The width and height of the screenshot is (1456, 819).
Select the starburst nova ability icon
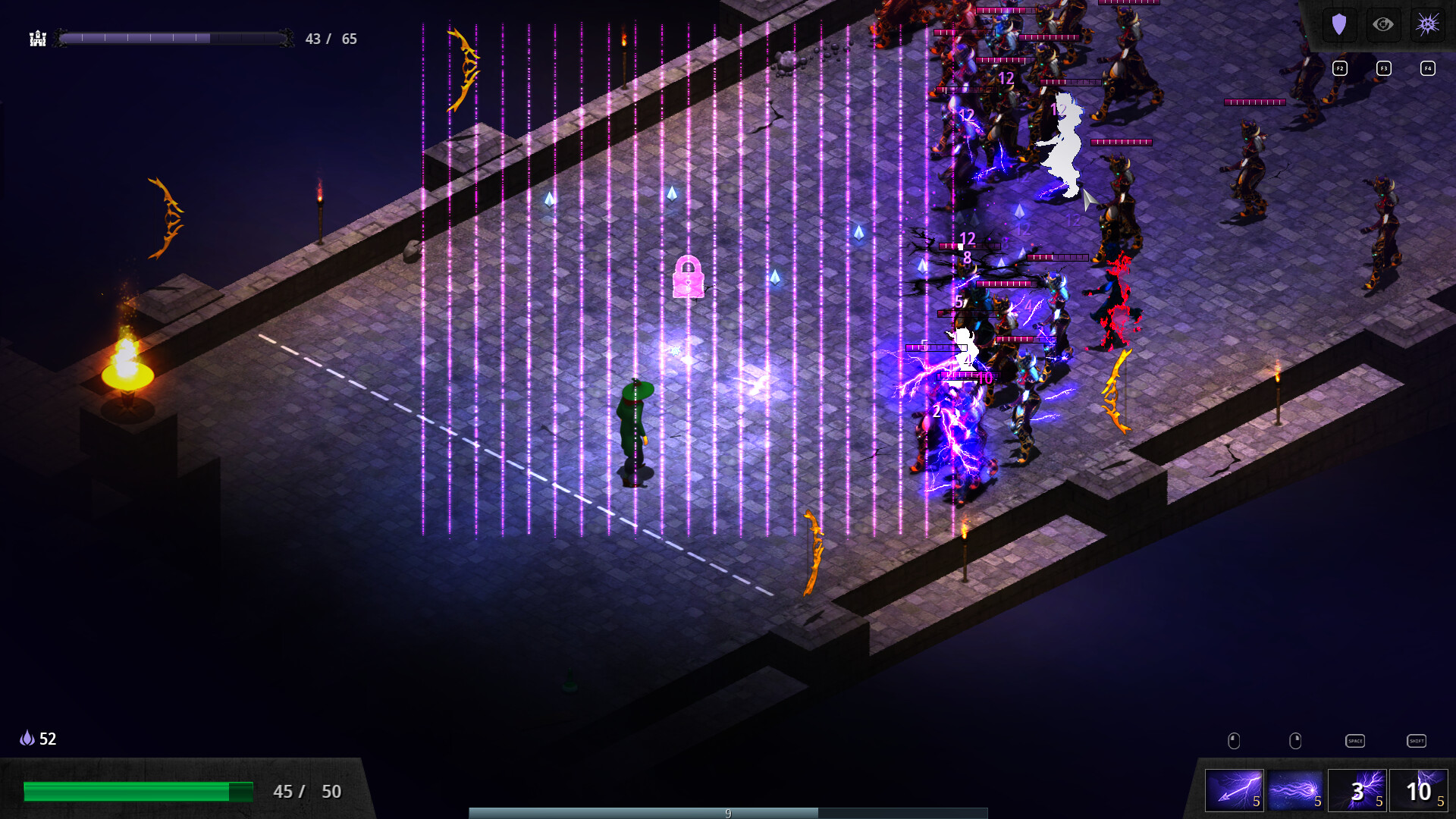[1428, 24]
